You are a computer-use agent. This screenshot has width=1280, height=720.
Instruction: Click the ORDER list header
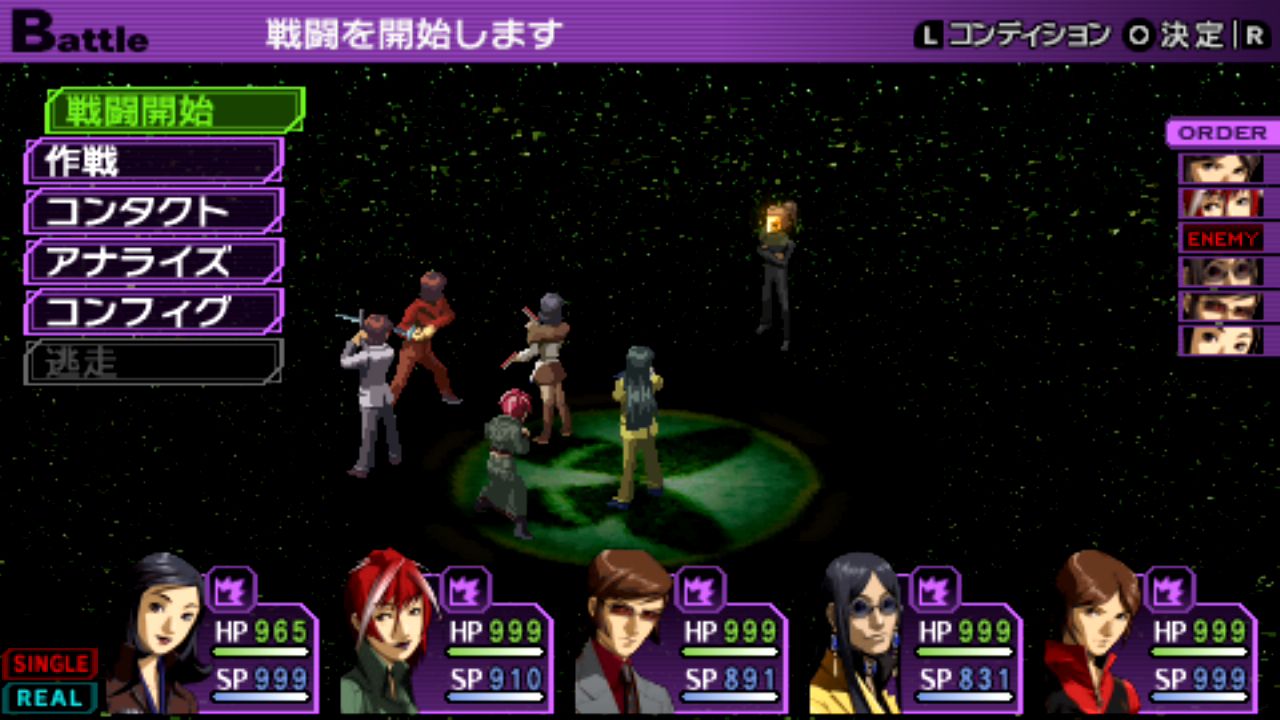pos(1222,133)
